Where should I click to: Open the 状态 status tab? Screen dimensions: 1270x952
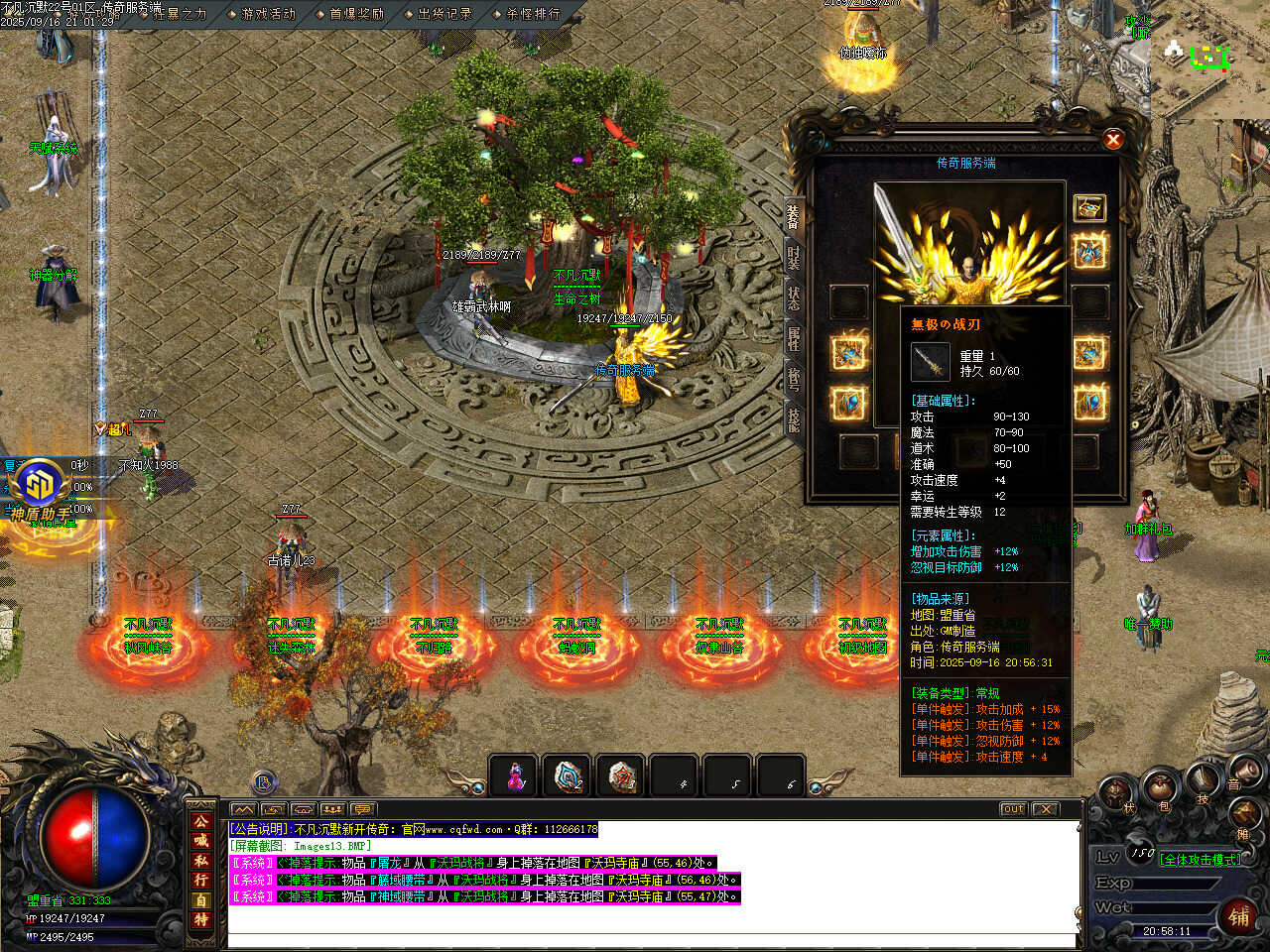point(794,298)
